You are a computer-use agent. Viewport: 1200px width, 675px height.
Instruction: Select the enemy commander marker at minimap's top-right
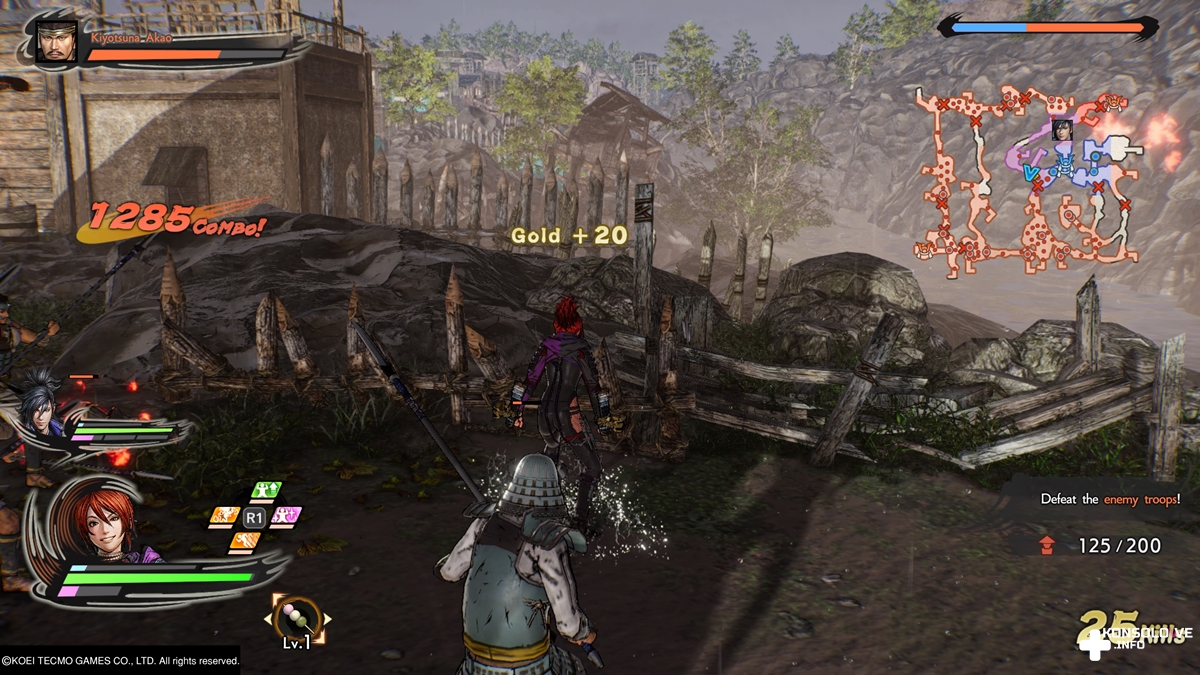point(1114,103)
